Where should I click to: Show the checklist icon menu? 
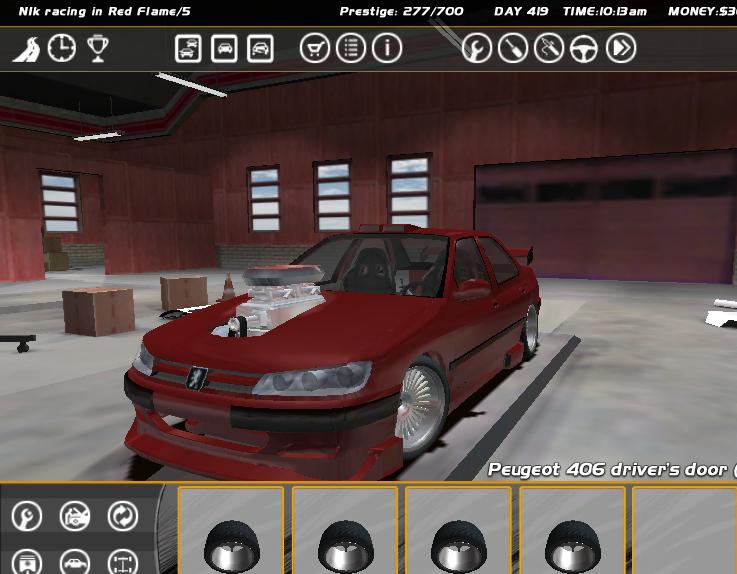point(350,48)
